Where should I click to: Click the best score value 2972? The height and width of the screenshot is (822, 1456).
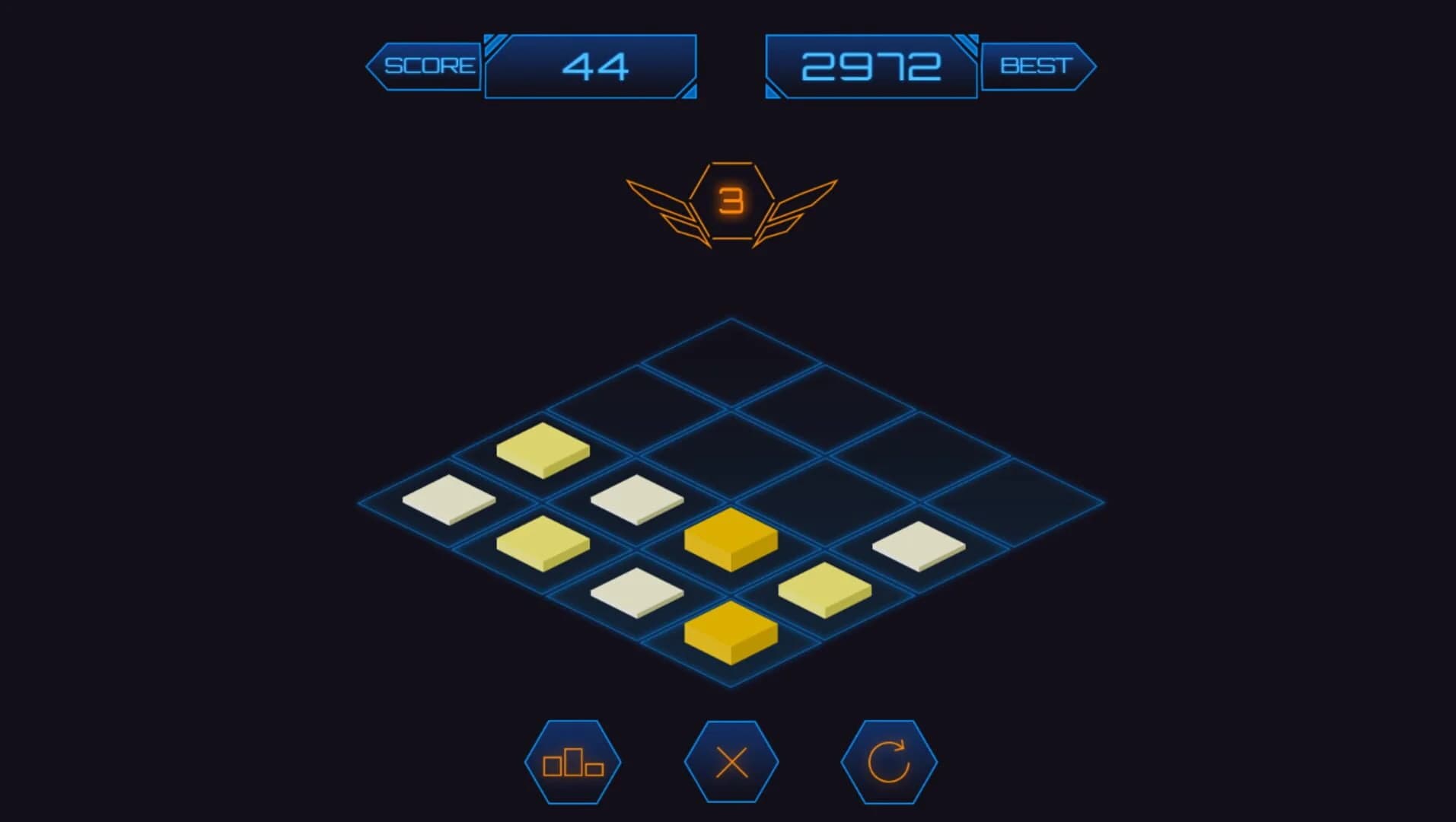click(870, 66)
